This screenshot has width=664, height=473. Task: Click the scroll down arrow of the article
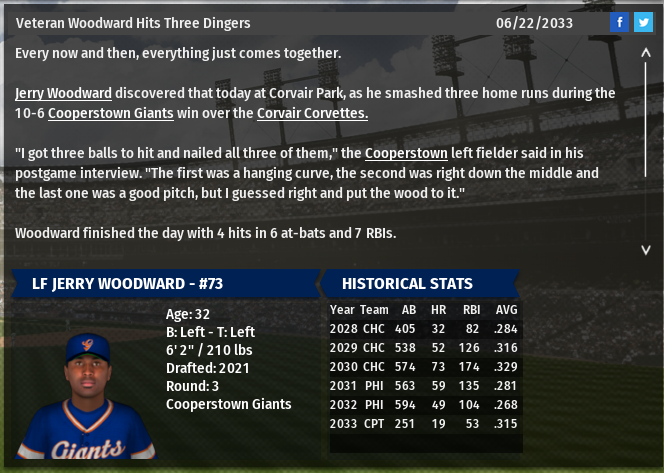[645, 250]
